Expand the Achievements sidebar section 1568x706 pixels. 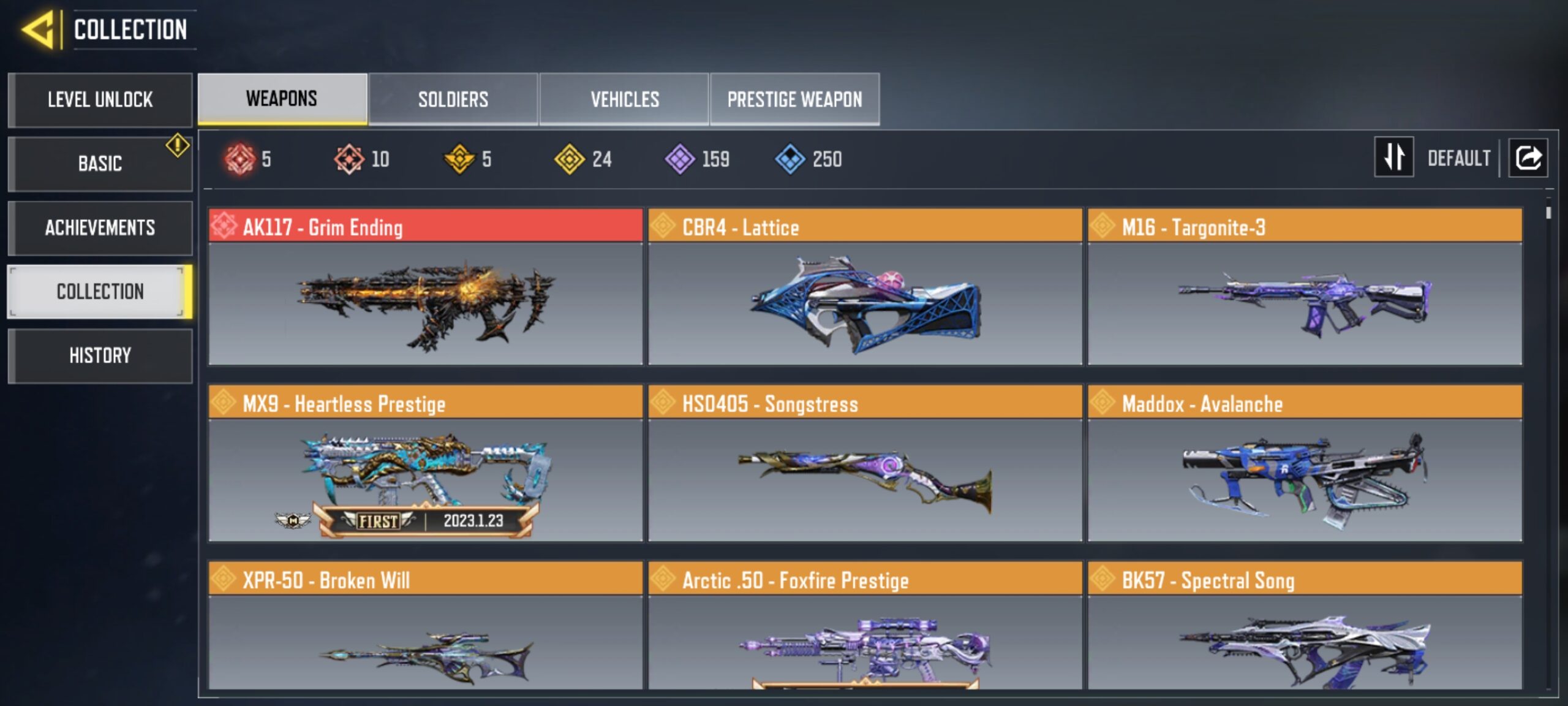coord(100,227)
